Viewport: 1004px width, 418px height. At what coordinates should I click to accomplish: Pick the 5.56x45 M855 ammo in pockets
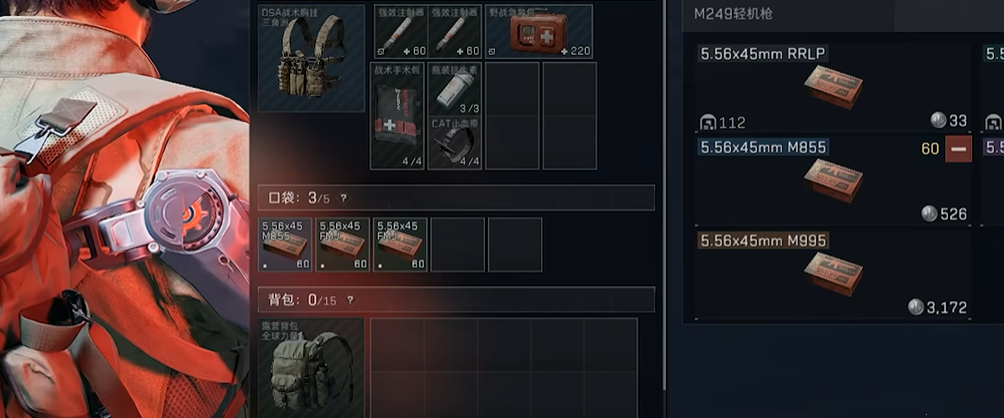pyautogui.click(x=285, y=244)
